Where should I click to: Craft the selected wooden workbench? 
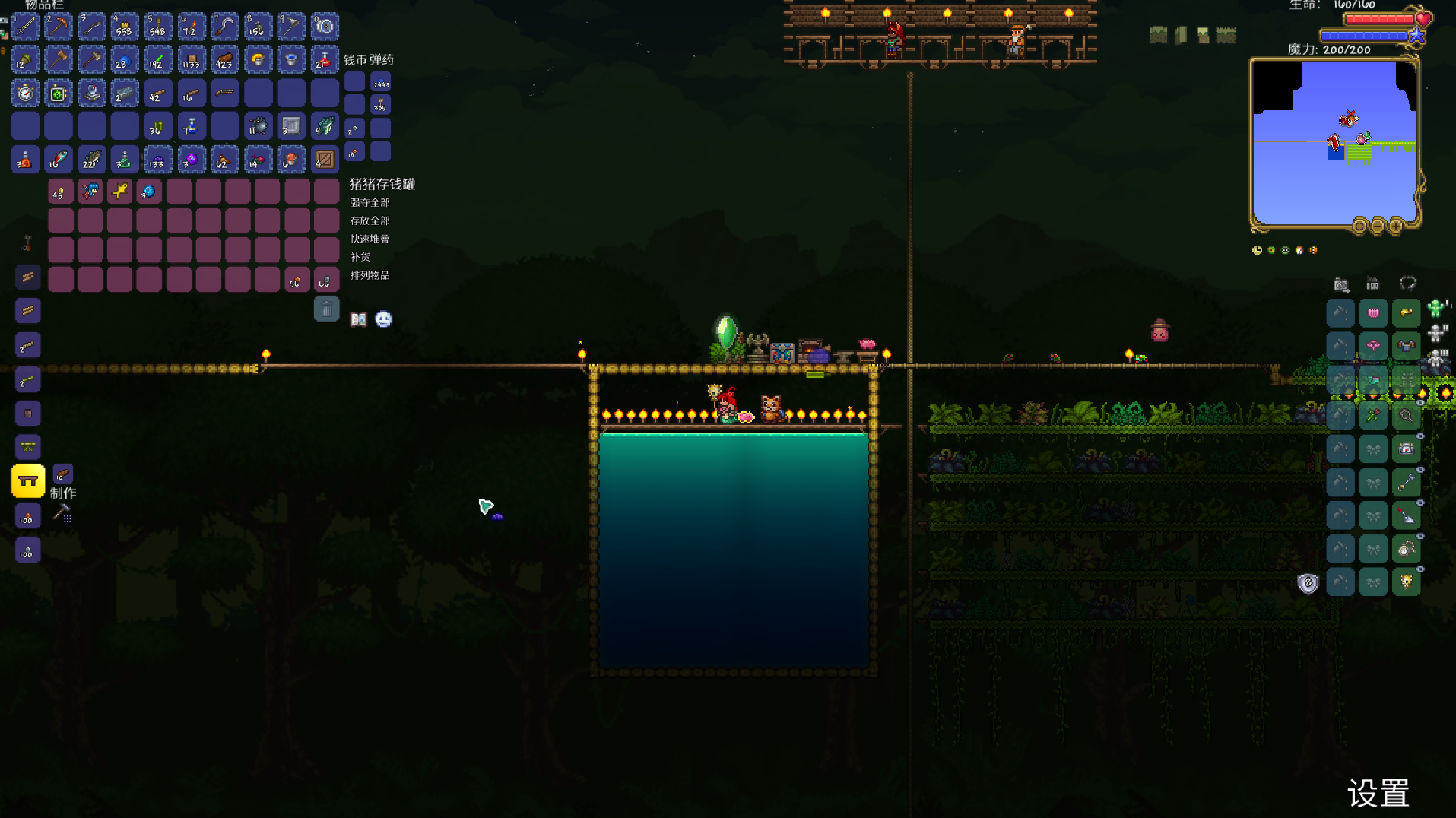click(x=28, y=481)
